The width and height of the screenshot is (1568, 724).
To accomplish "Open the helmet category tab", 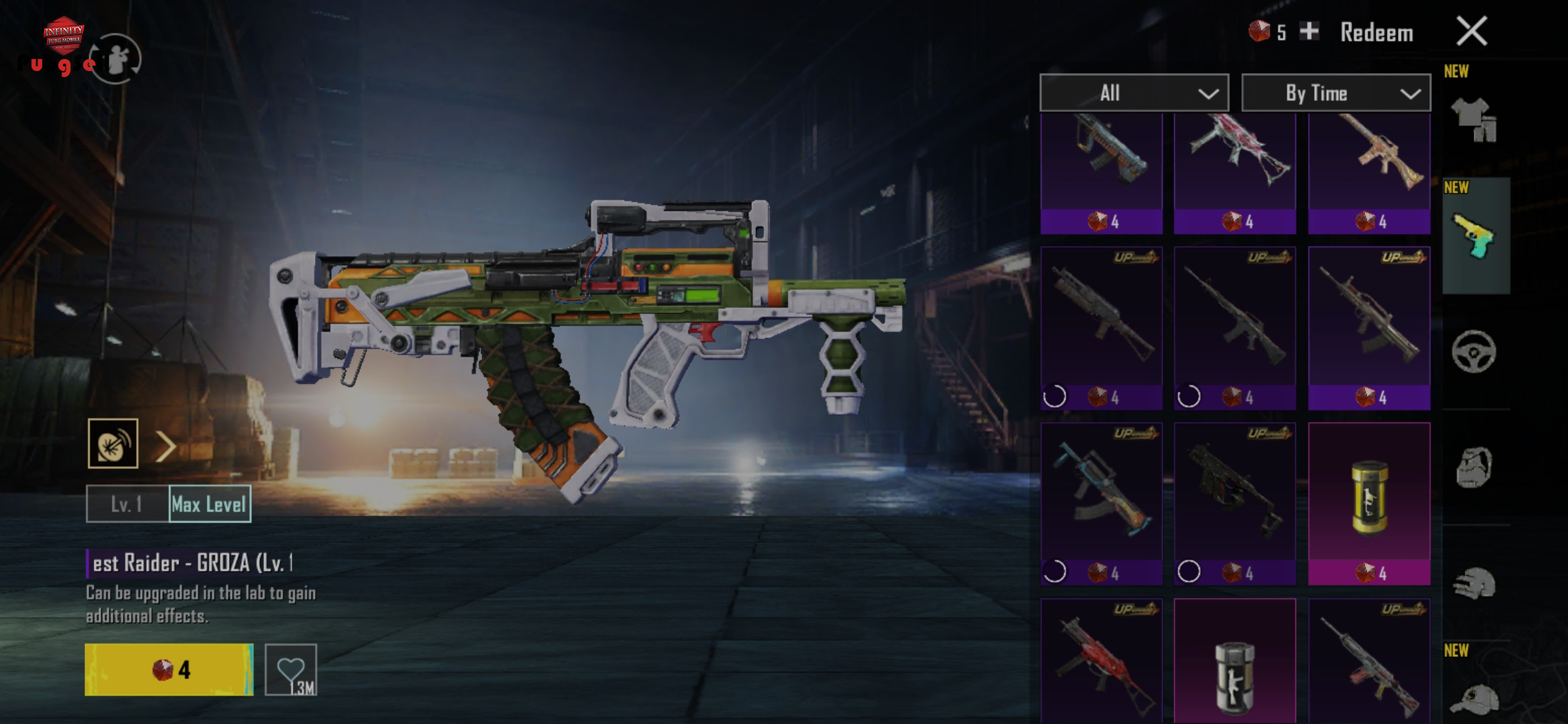I will tap(1474, 583).
